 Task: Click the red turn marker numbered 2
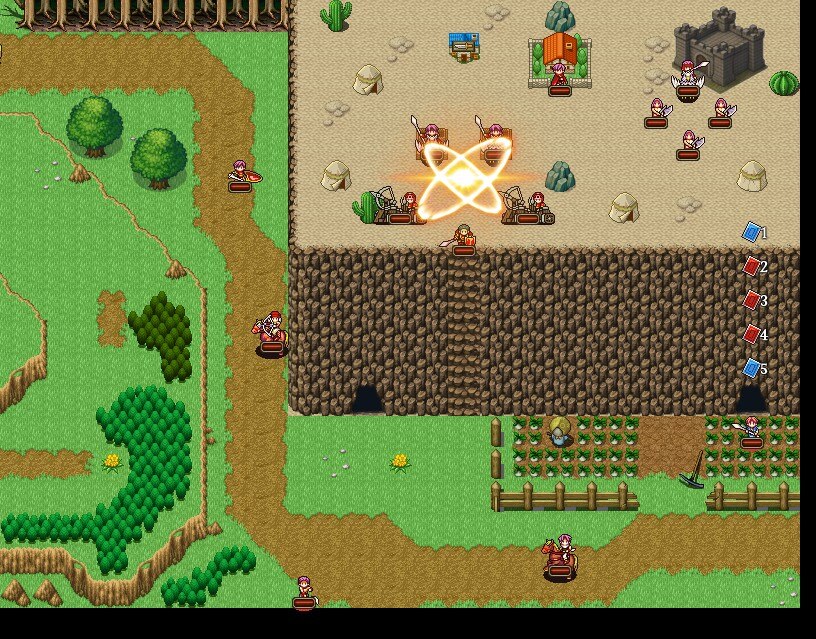point(752,266)
